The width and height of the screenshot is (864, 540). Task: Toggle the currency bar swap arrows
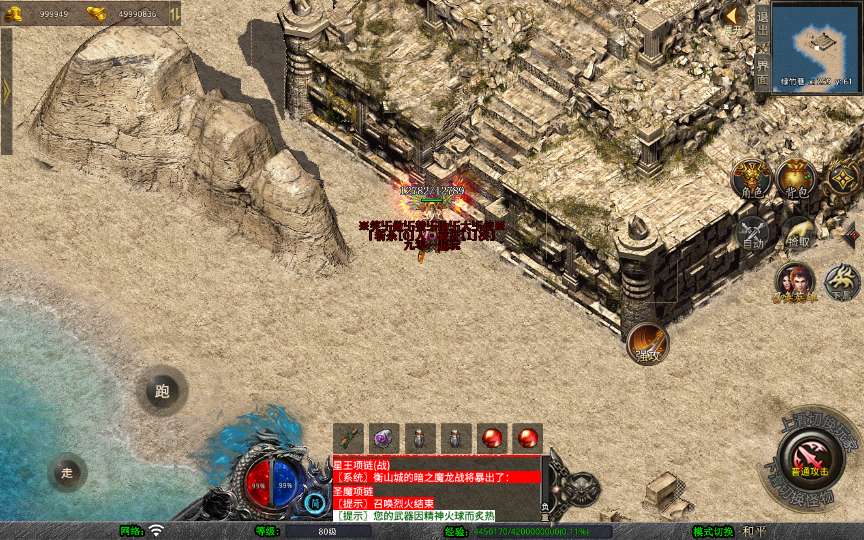click(176, 13)
